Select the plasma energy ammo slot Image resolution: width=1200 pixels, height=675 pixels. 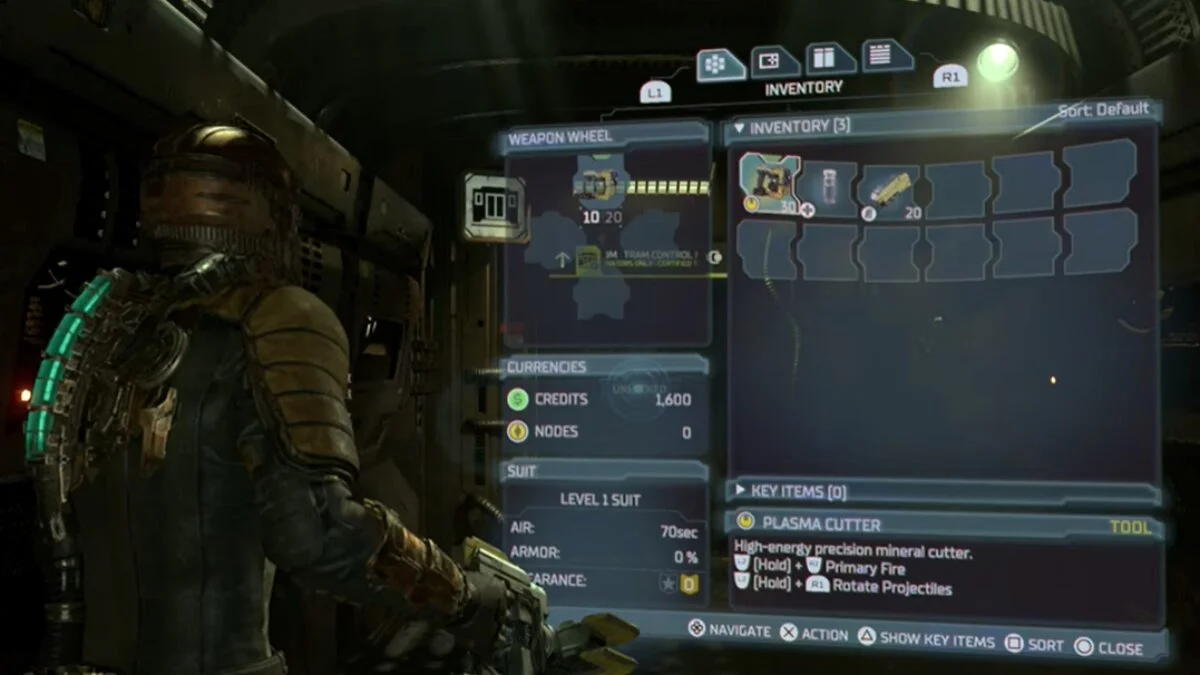pos(889,188)
